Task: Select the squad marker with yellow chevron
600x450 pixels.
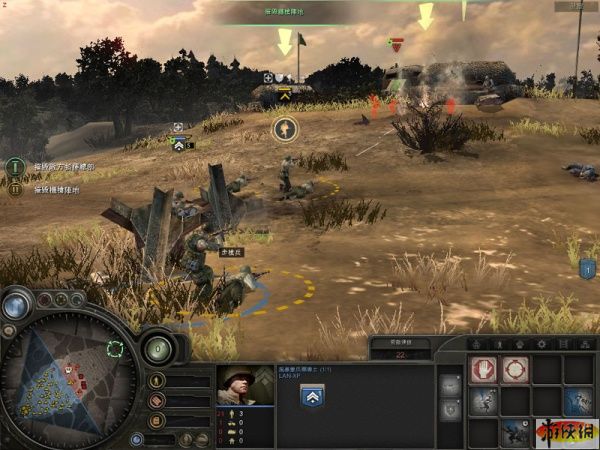Action: click(284, 96)
